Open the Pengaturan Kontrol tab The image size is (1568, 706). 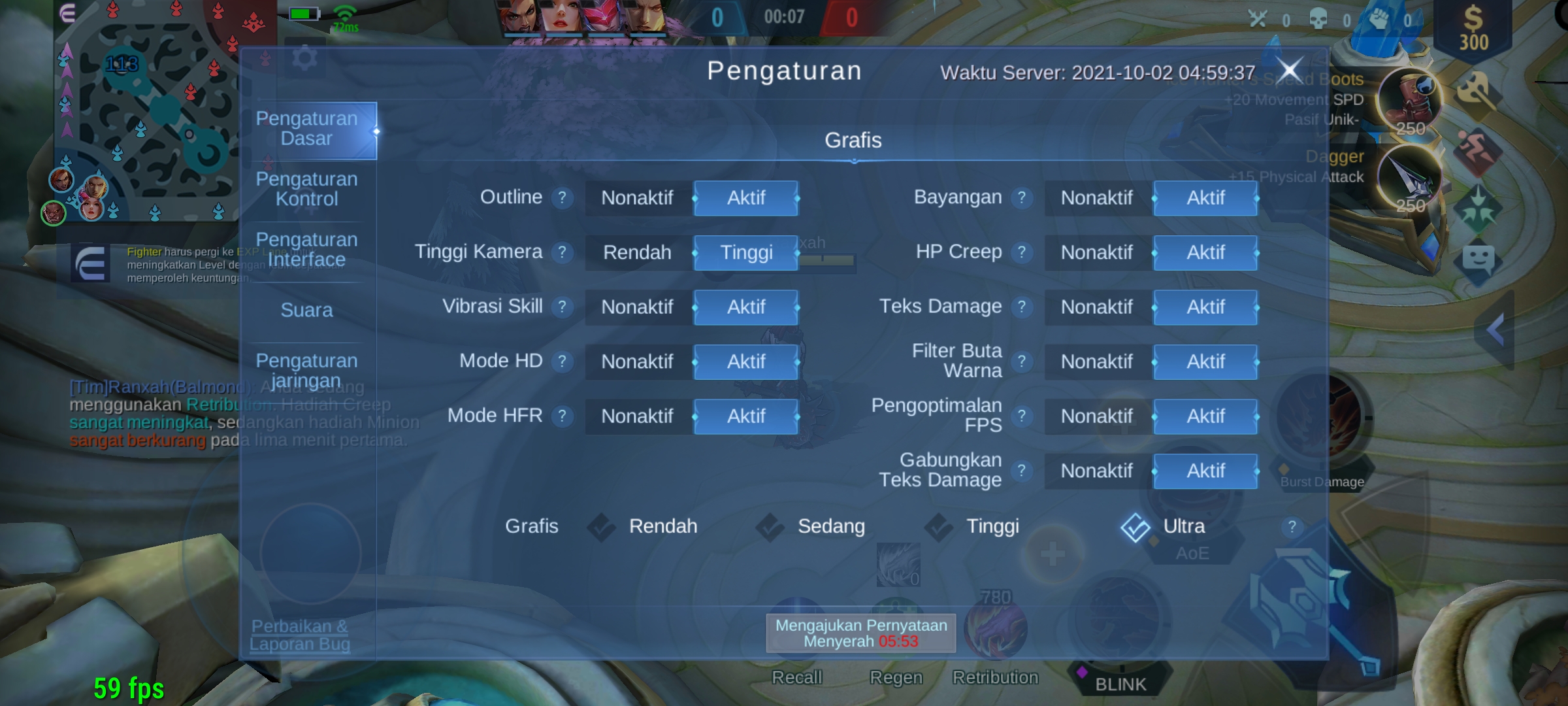307,189
